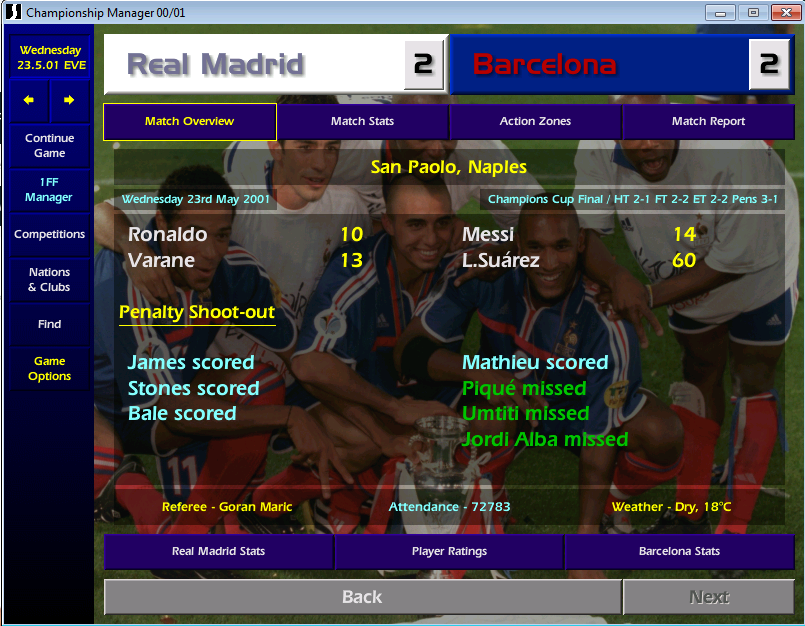
Task: Switch to the Match Stats tab
Action: point(362,121)
